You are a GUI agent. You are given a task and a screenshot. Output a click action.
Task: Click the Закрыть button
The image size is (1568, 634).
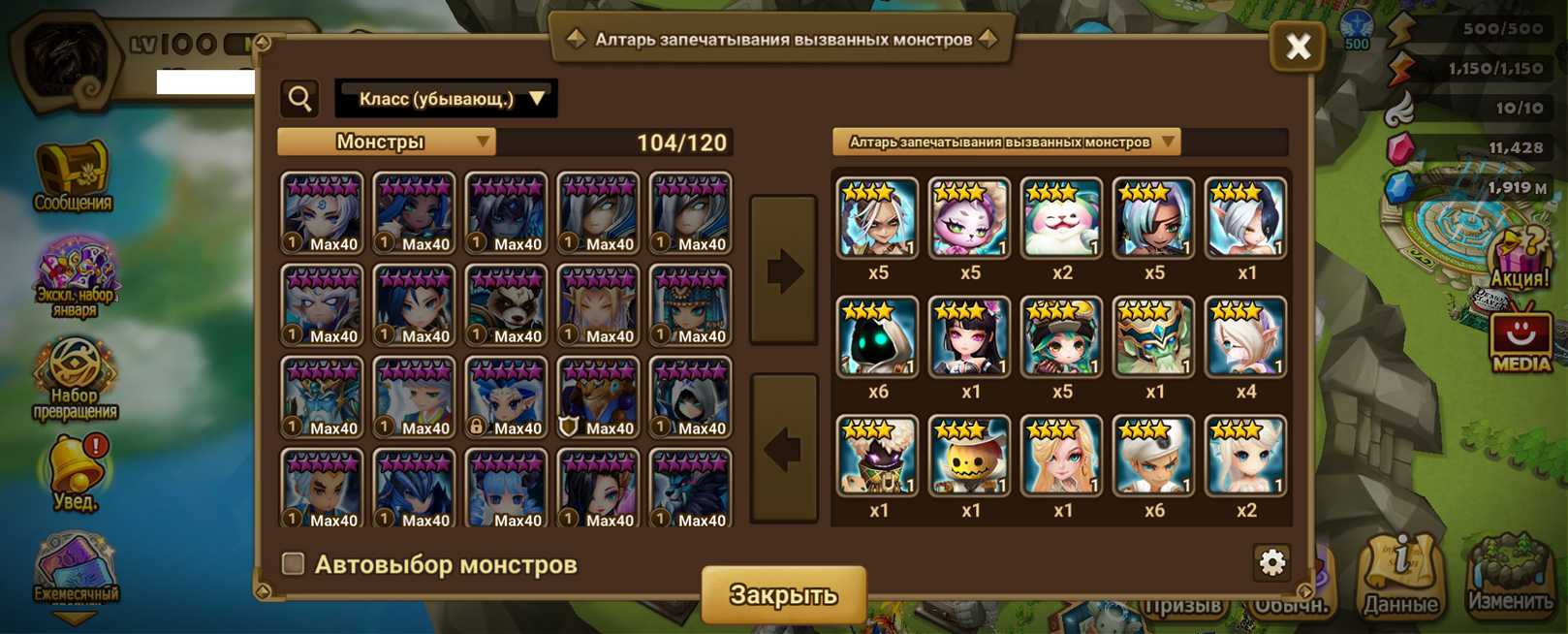coord(783,594)
